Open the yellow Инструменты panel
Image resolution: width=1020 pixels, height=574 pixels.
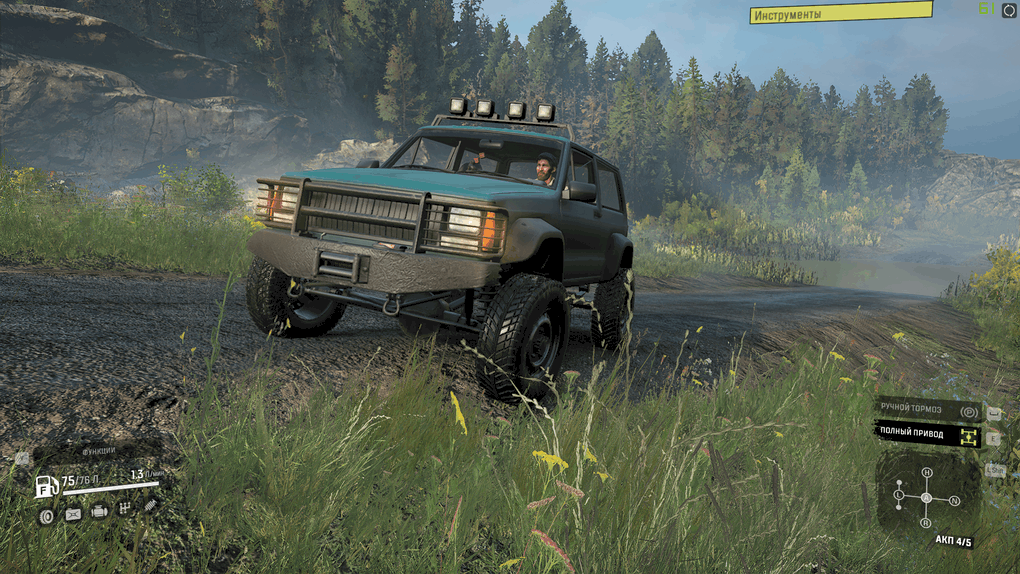pos(840,13)
